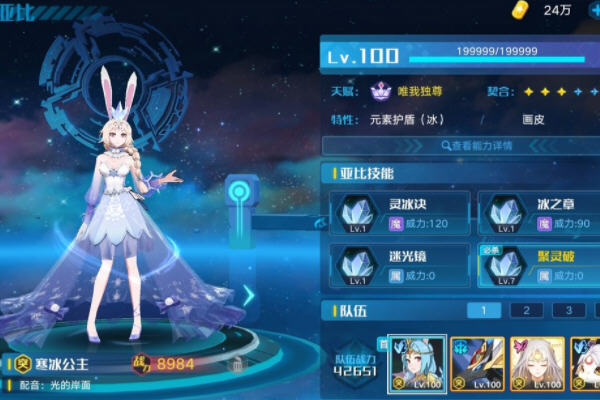This screenshot has height=400, width=600.
Task: Switch to team tab 2
Action: coord(526,311)
